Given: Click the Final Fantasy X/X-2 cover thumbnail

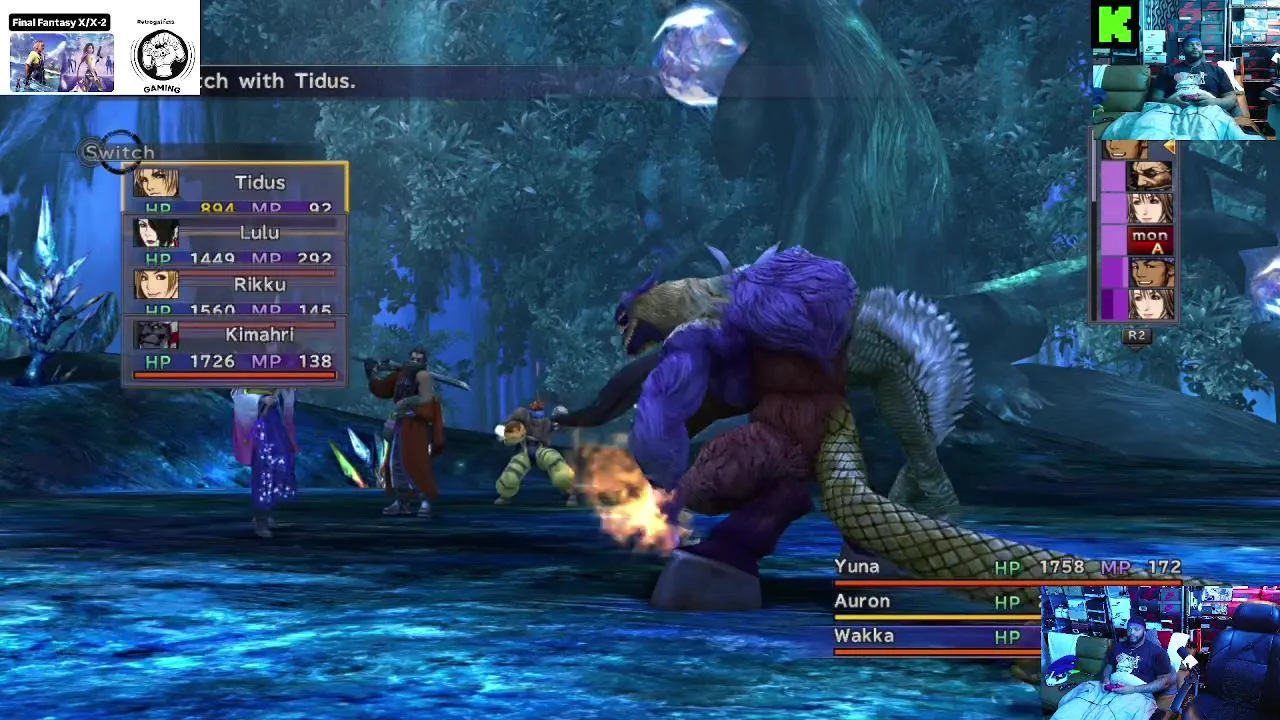Looking at the screenshot, I should pos(61,61).
